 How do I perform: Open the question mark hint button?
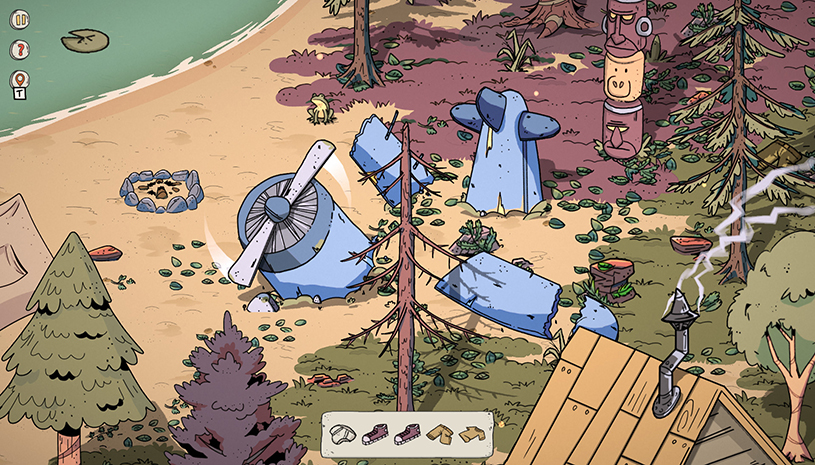click(20, 49)
